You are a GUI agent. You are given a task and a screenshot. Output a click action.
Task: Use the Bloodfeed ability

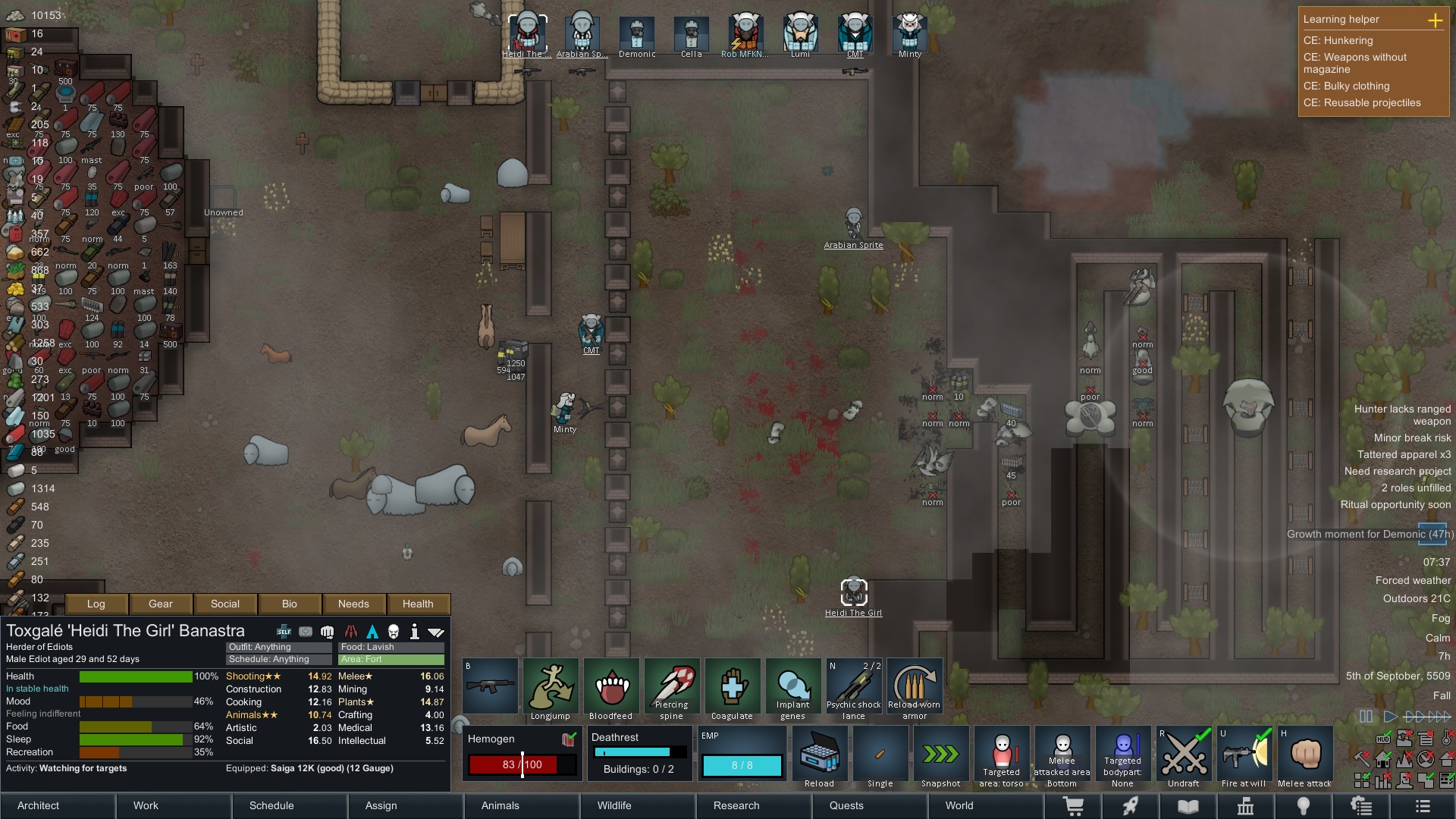(x=611, y=686)
